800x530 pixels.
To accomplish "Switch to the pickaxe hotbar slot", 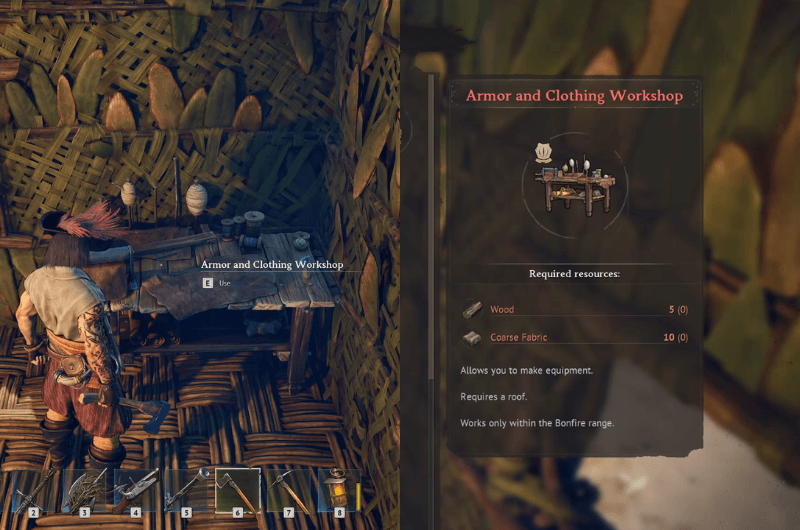I will 289,490.
